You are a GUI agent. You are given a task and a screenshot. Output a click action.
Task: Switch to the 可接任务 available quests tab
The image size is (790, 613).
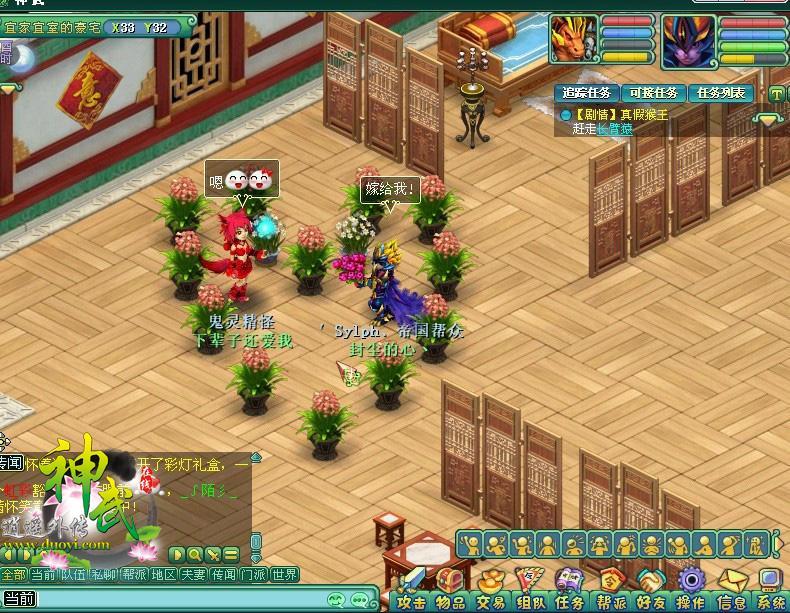pos(653,93)
